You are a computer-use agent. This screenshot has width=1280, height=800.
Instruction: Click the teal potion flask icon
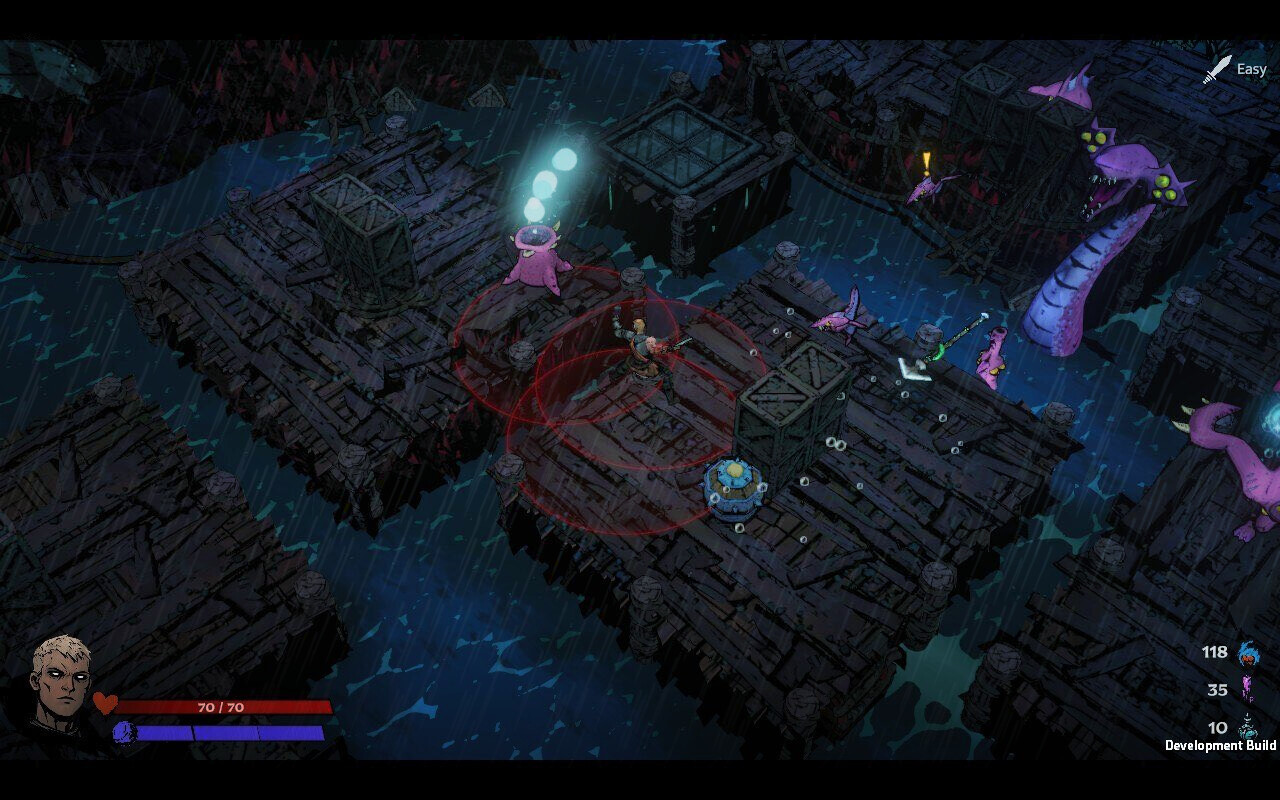click(1247, 727)
